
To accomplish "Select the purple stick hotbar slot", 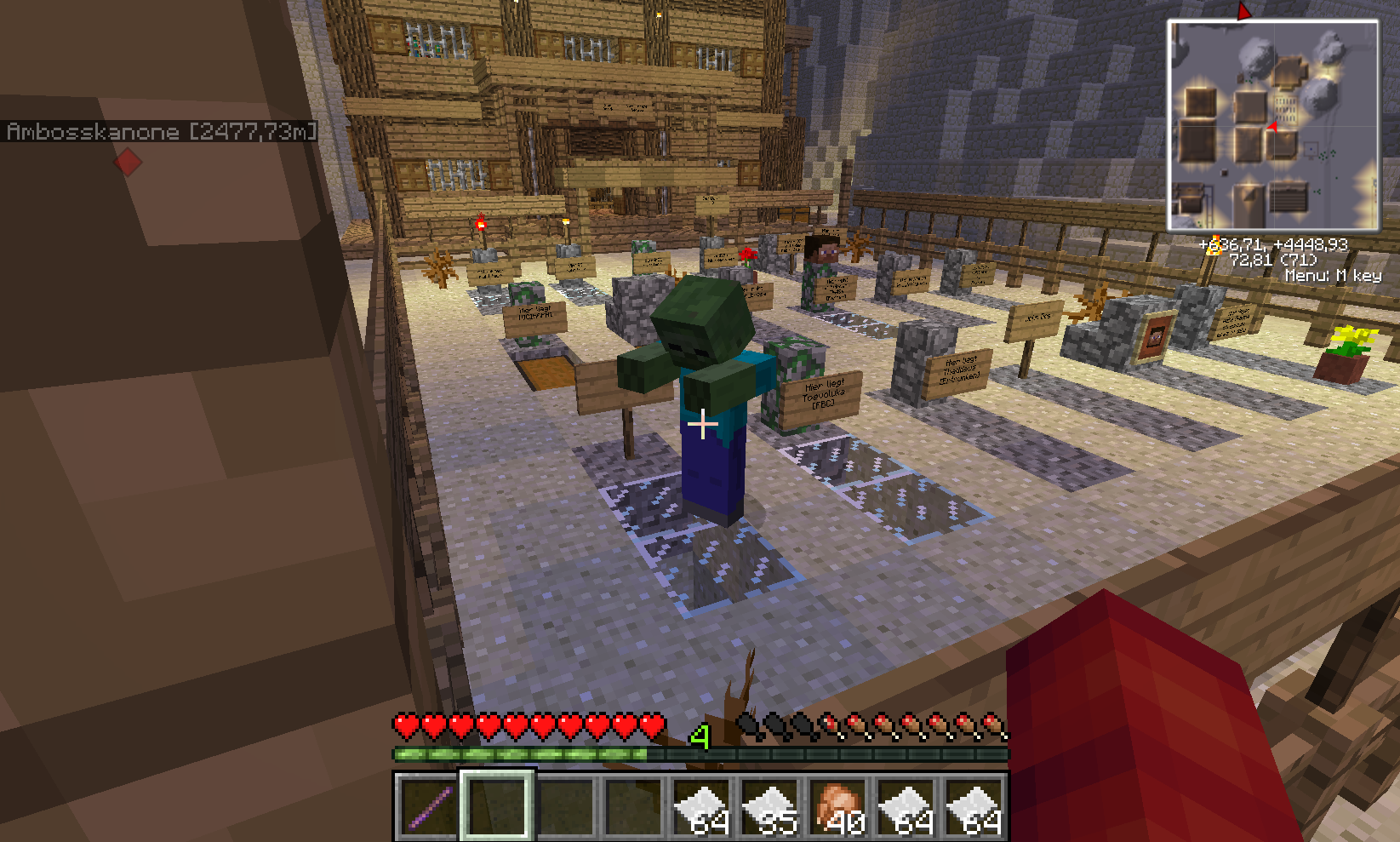I will pos(429,805).
